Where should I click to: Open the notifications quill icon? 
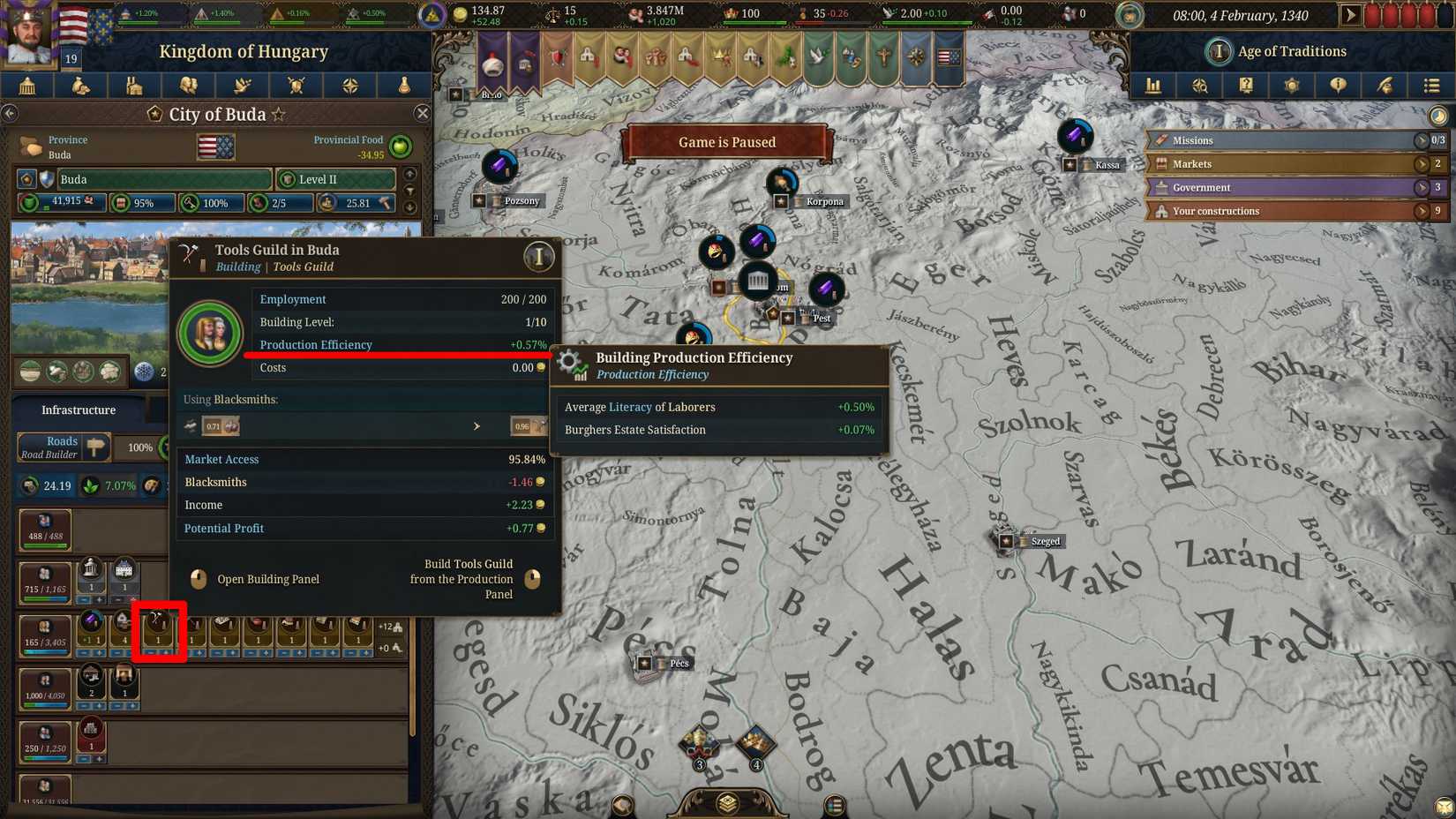pyautogui.click(x=1385, y=85)
